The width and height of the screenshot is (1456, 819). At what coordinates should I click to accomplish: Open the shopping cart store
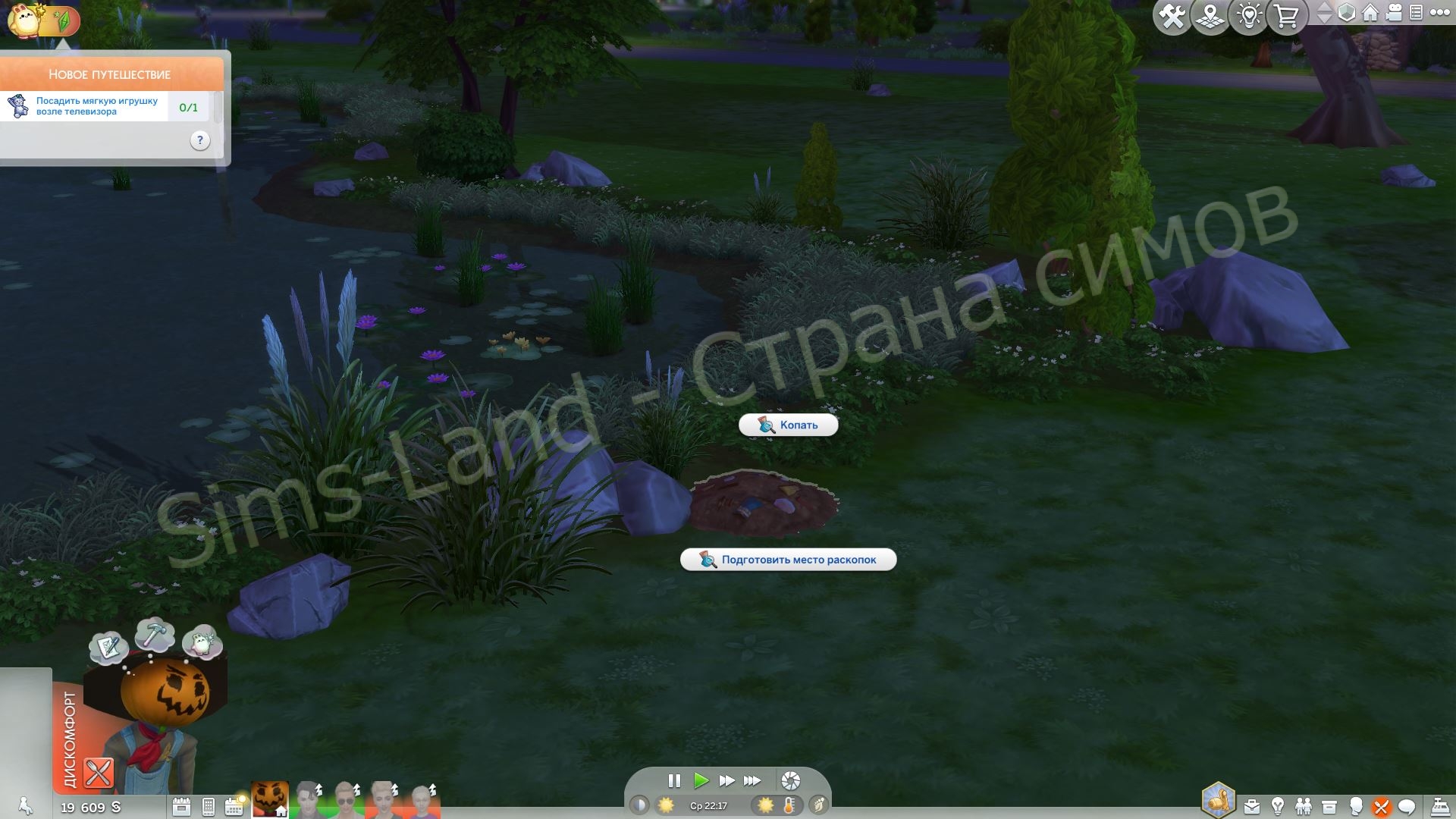[x=1287, y=16]
